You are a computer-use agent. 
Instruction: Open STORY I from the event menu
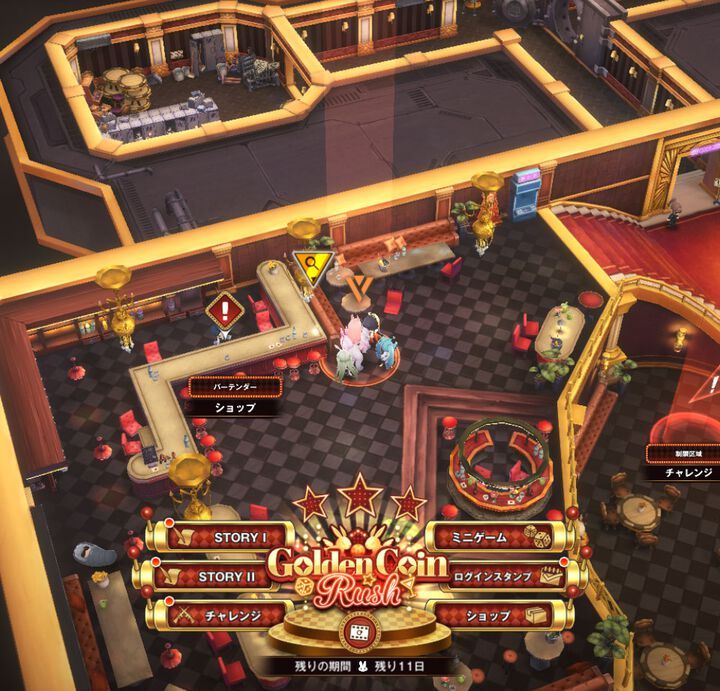tap(218, 537)
